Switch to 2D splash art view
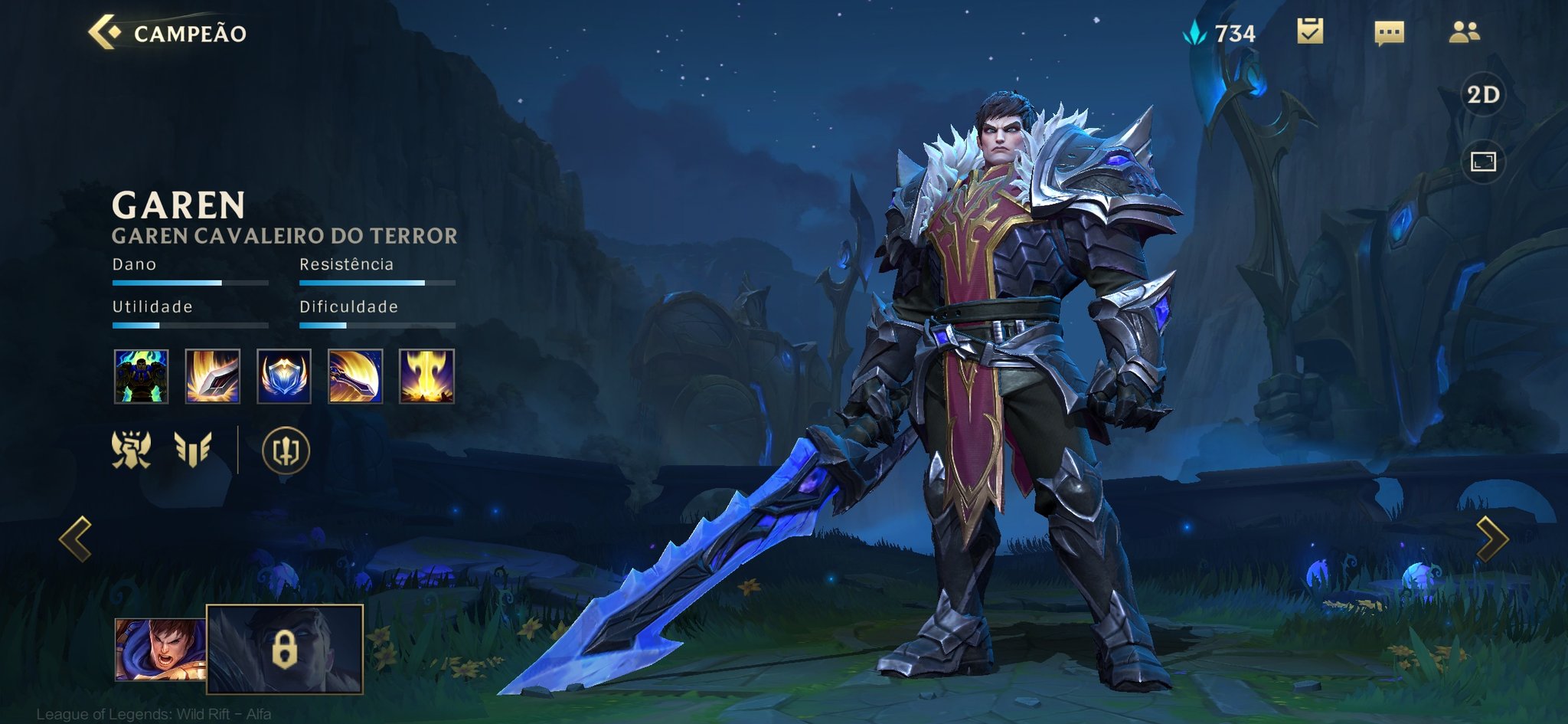Viewport: 1568px width, 724px height. coord(1483,94)
